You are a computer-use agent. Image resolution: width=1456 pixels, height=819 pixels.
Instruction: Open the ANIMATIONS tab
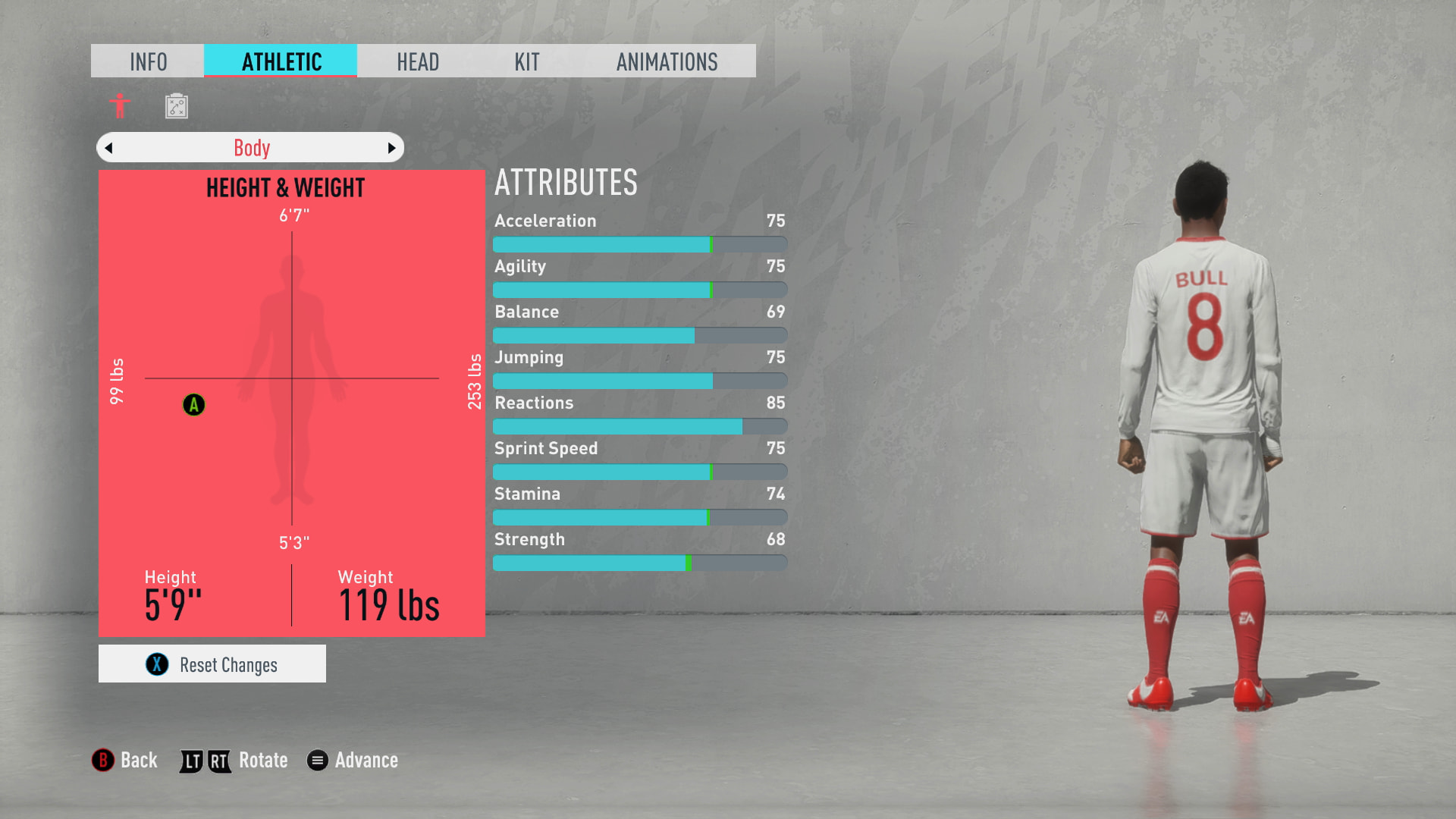point(667,61)
